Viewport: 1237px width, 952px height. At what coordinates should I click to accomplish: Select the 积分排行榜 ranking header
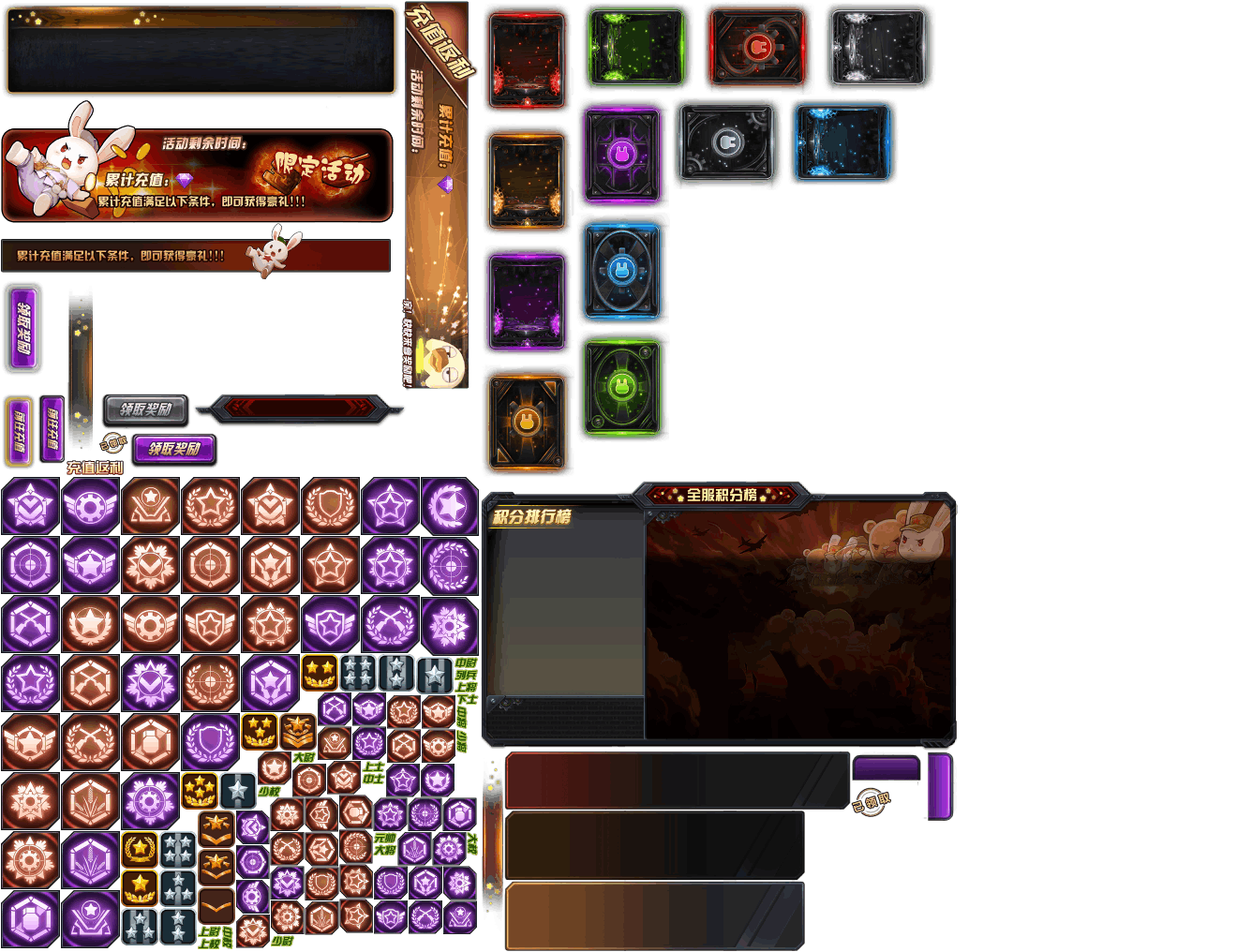pyautogui.click(x=531, y=516)
